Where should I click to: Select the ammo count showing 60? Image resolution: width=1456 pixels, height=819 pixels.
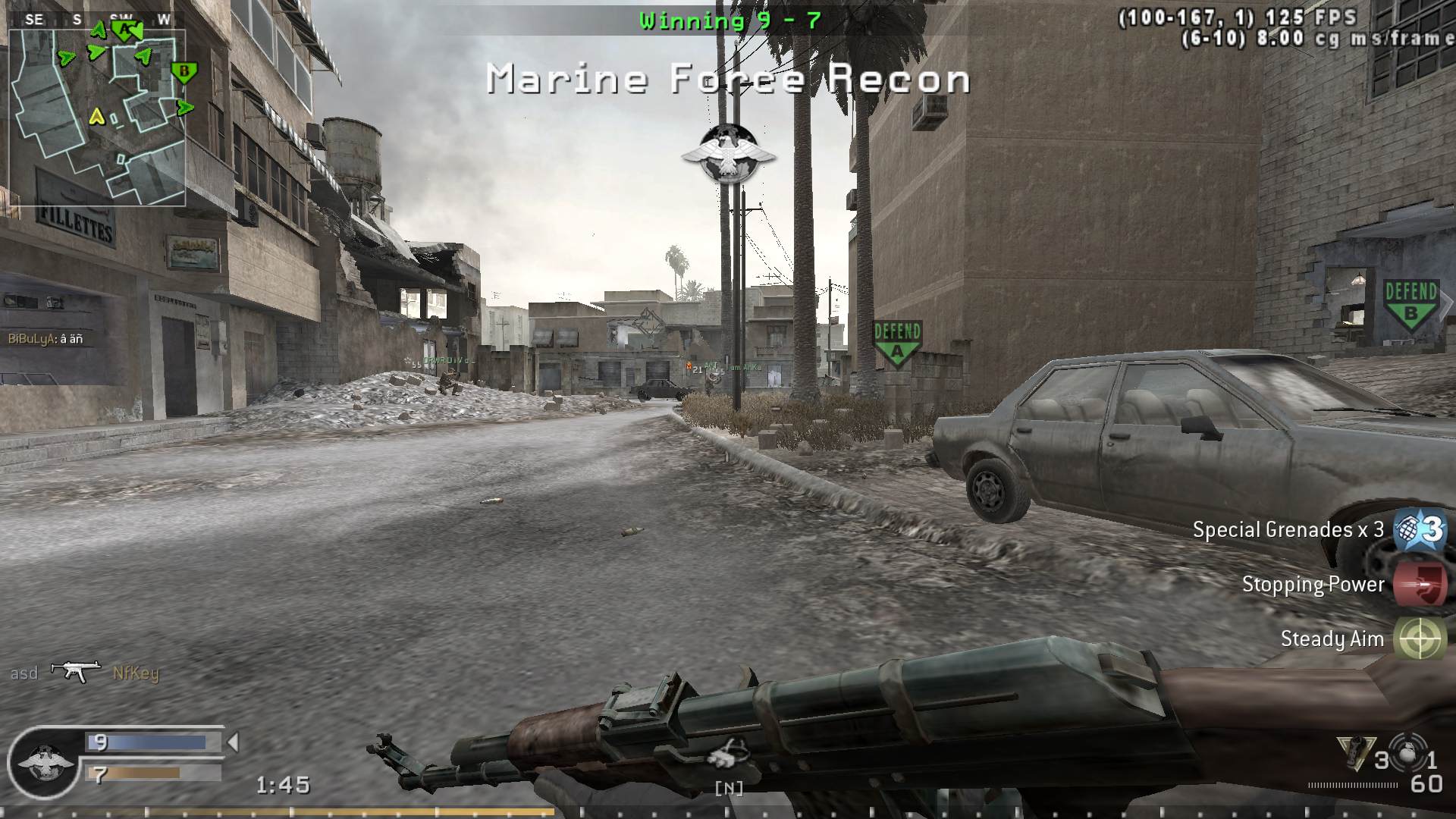coord(1426,782)
